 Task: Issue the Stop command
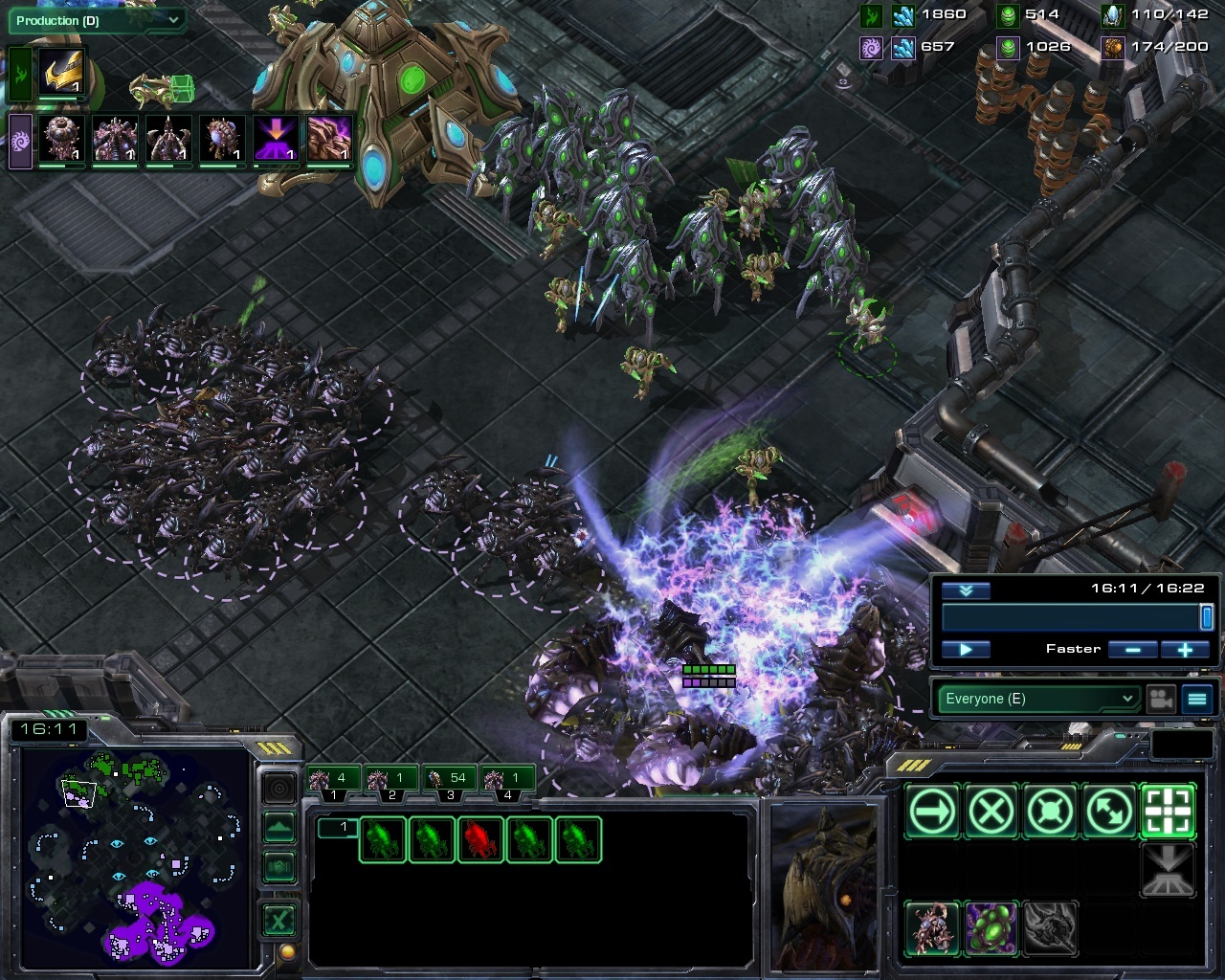click(991, 813)
